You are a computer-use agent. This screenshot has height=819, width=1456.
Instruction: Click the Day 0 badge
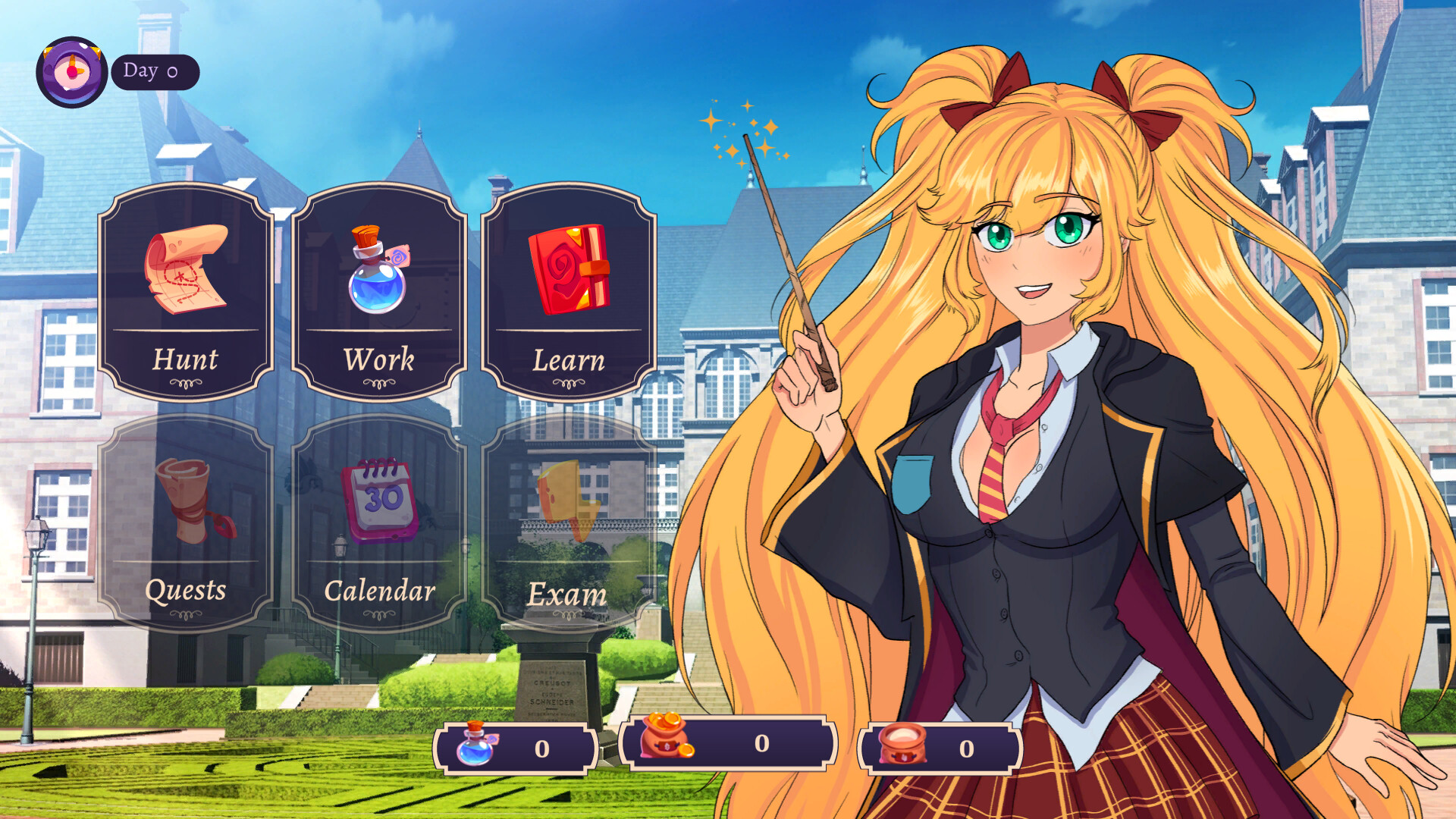coord(155,72)
